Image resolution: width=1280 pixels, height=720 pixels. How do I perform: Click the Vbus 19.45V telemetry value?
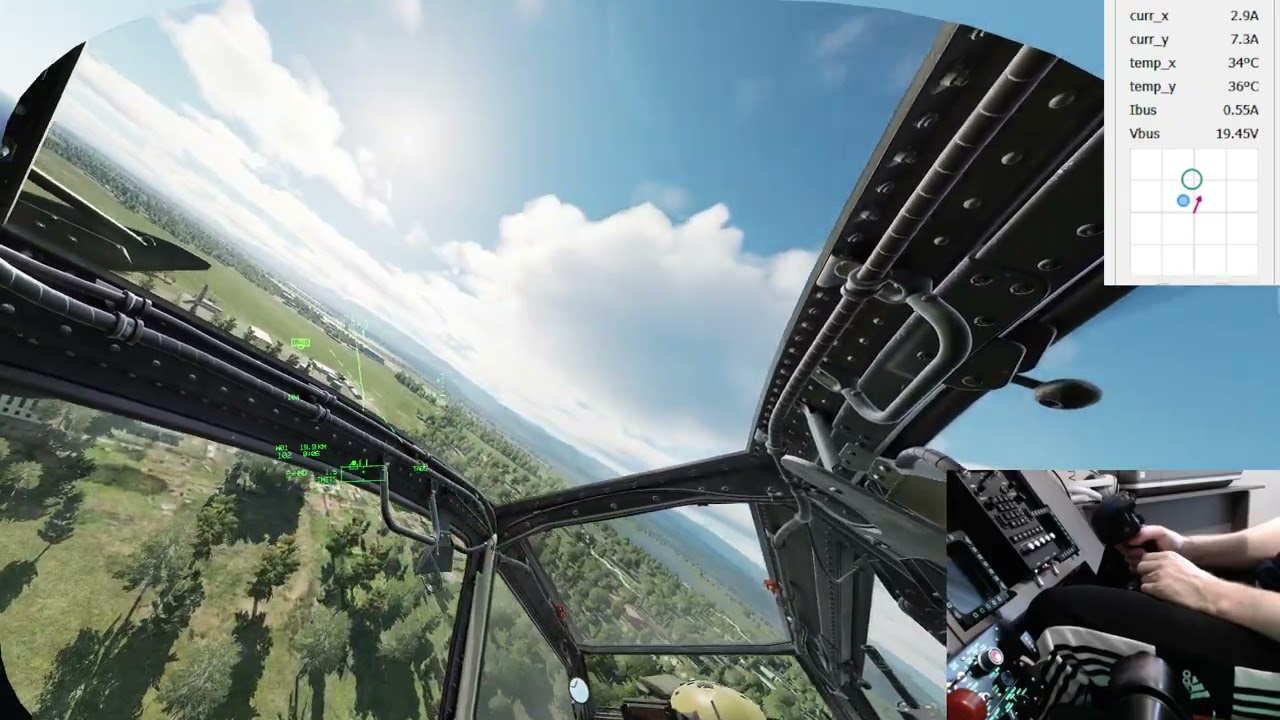(x=1236, y=133)
